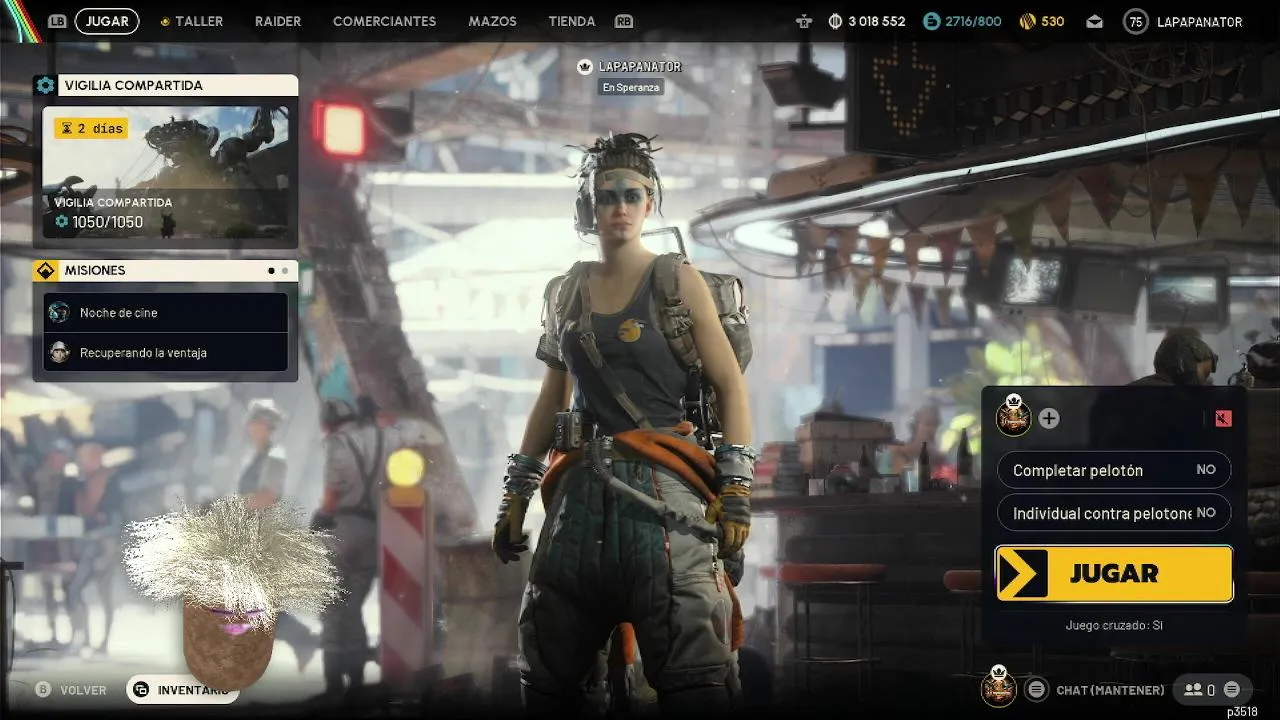
Task: Click the Chat (Mantener) label
Action: (1110, 690)
